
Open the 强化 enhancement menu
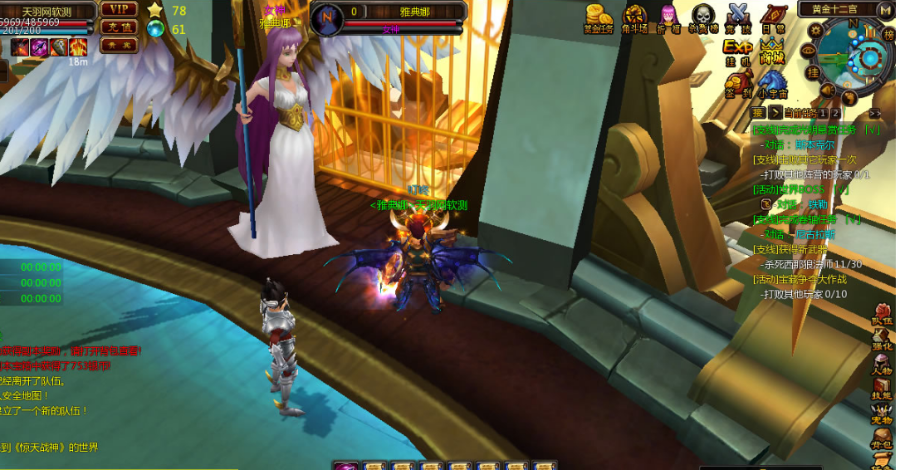coord(883,340)
